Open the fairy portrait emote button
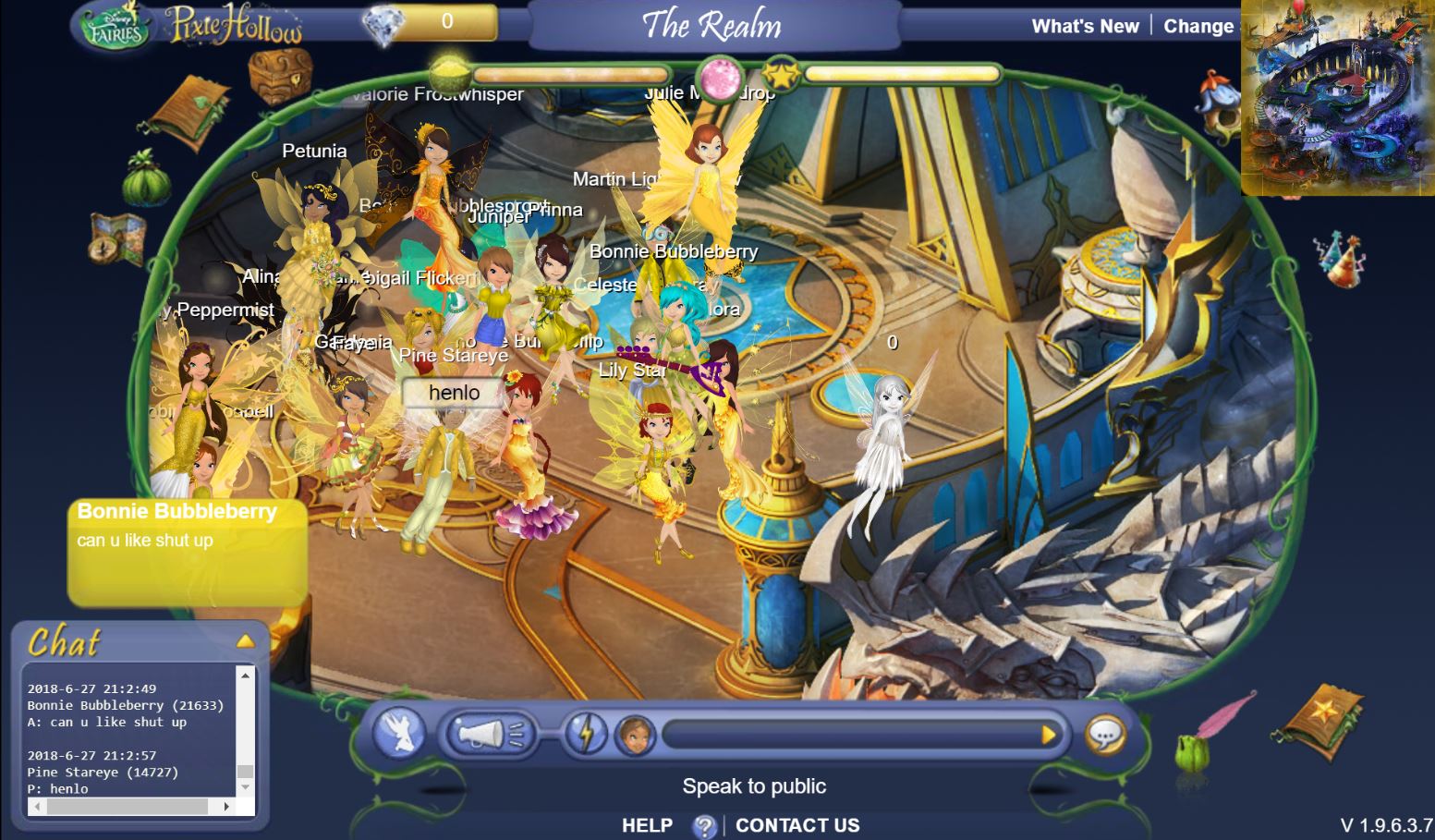 tap(635, 736)
